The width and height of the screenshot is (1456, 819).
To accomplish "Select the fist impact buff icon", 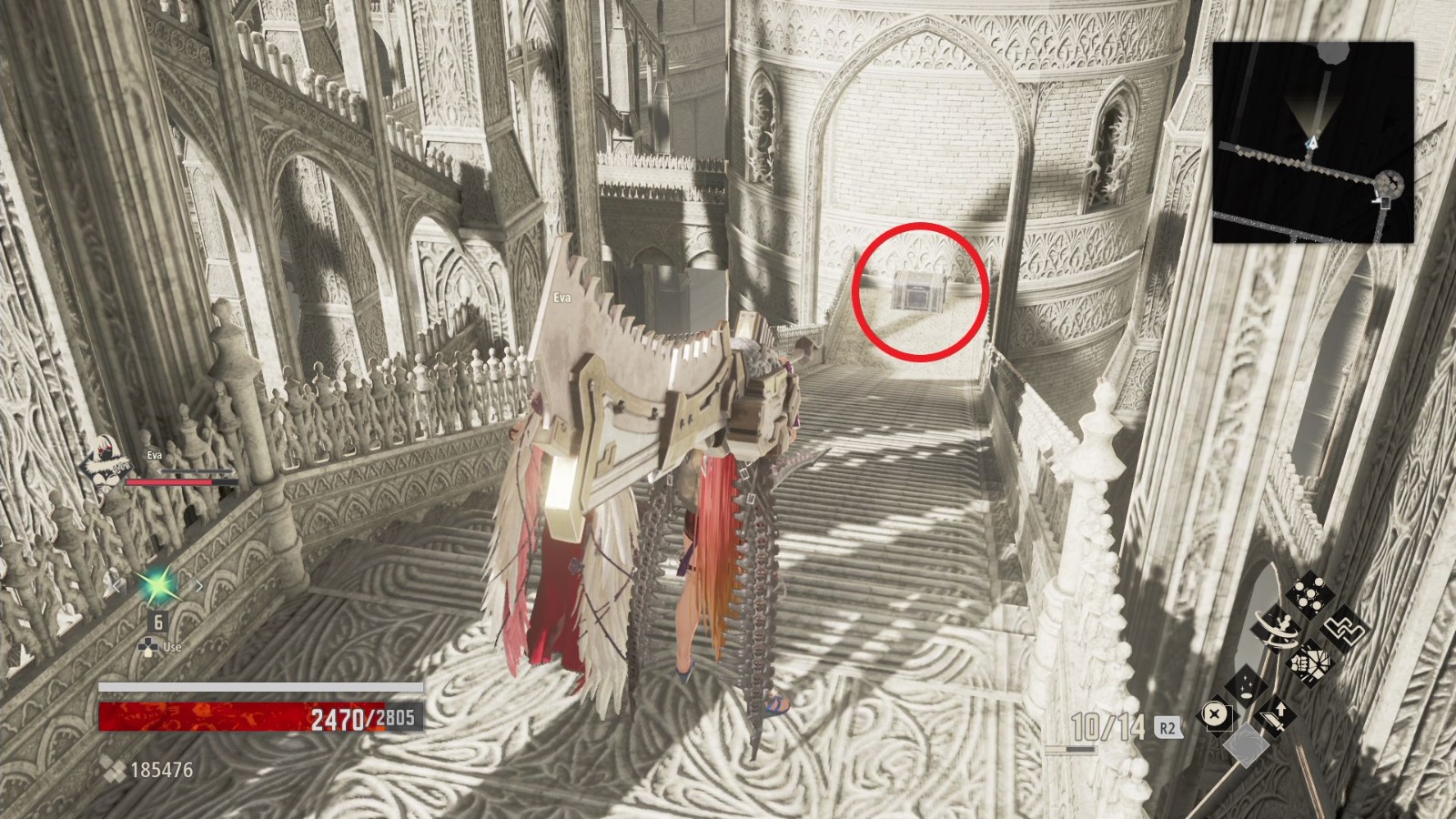I will (x=1310, y=662).
